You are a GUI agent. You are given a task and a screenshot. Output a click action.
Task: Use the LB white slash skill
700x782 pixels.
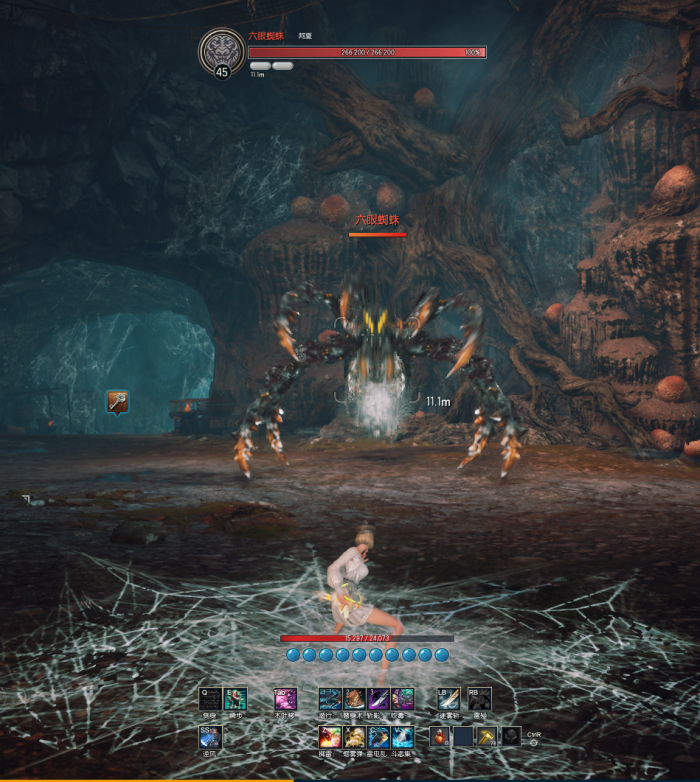(449, 699)
